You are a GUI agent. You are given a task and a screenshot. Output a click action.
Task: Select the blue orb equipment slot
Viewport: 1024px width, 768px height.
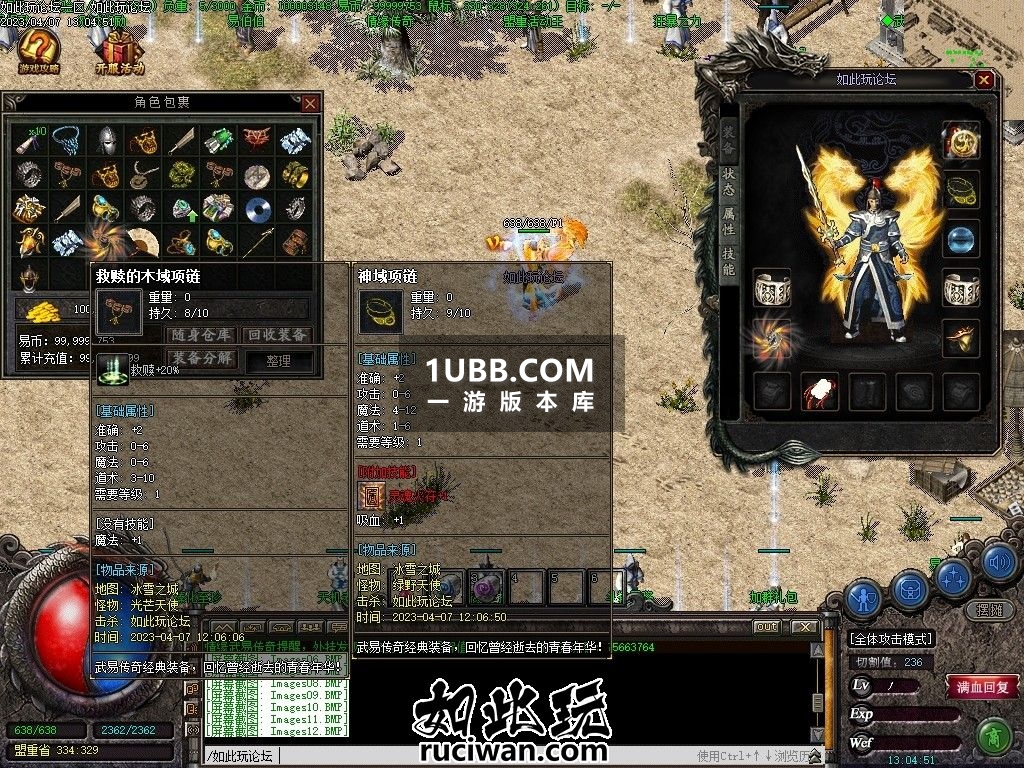tap(961, 238)
